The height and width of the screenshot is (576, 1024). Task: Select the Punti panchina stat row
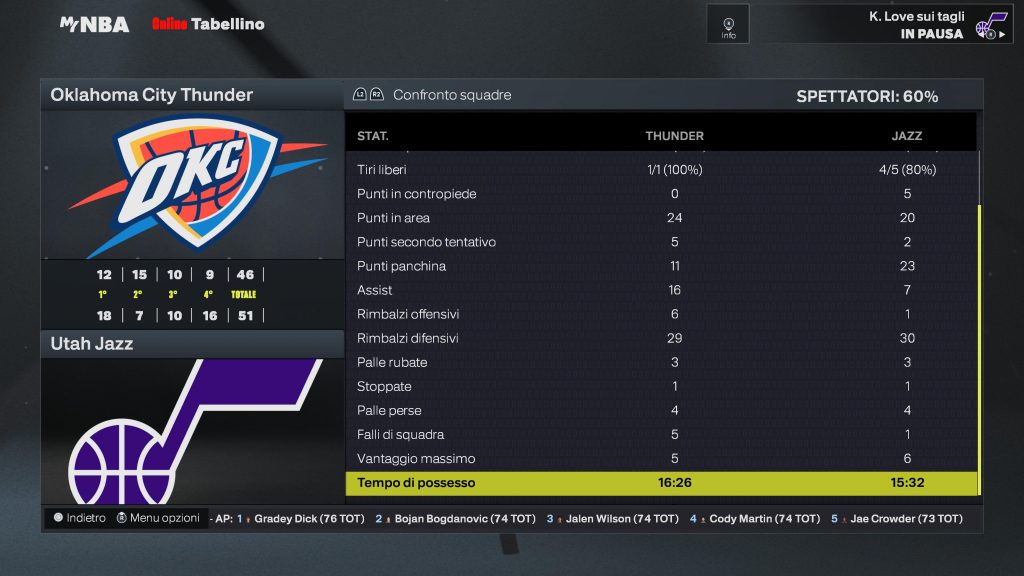[x=660, y=266]
